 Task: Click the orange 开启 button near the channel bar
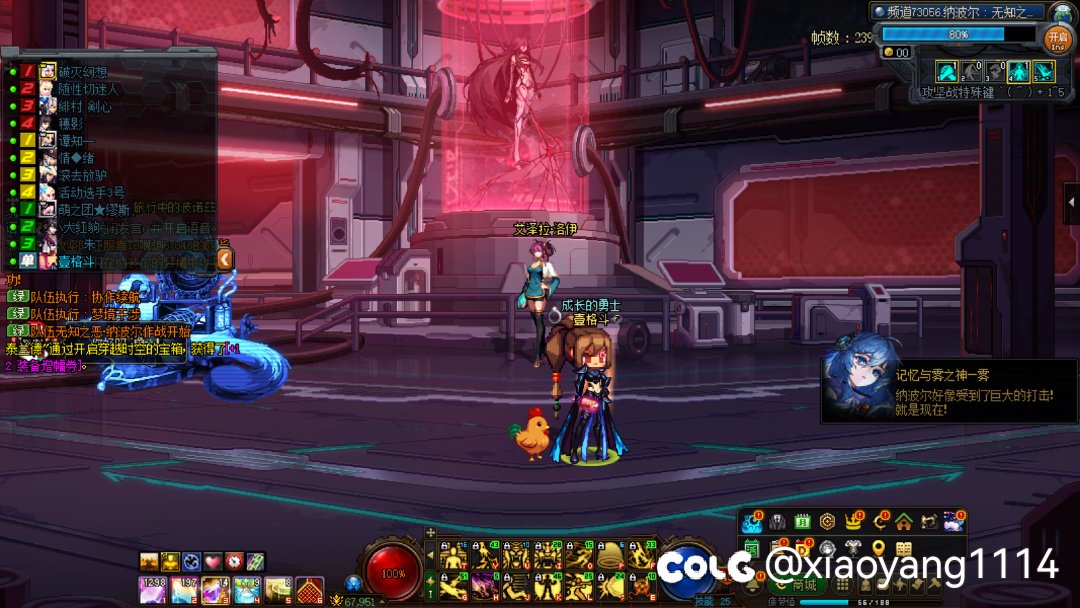pos(1058,38)
